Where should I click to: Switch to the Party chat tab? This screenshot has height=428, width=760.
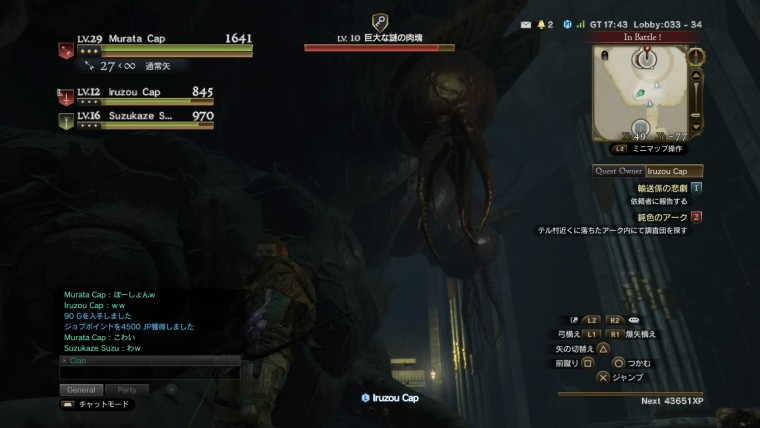click(x=126, y=389)
